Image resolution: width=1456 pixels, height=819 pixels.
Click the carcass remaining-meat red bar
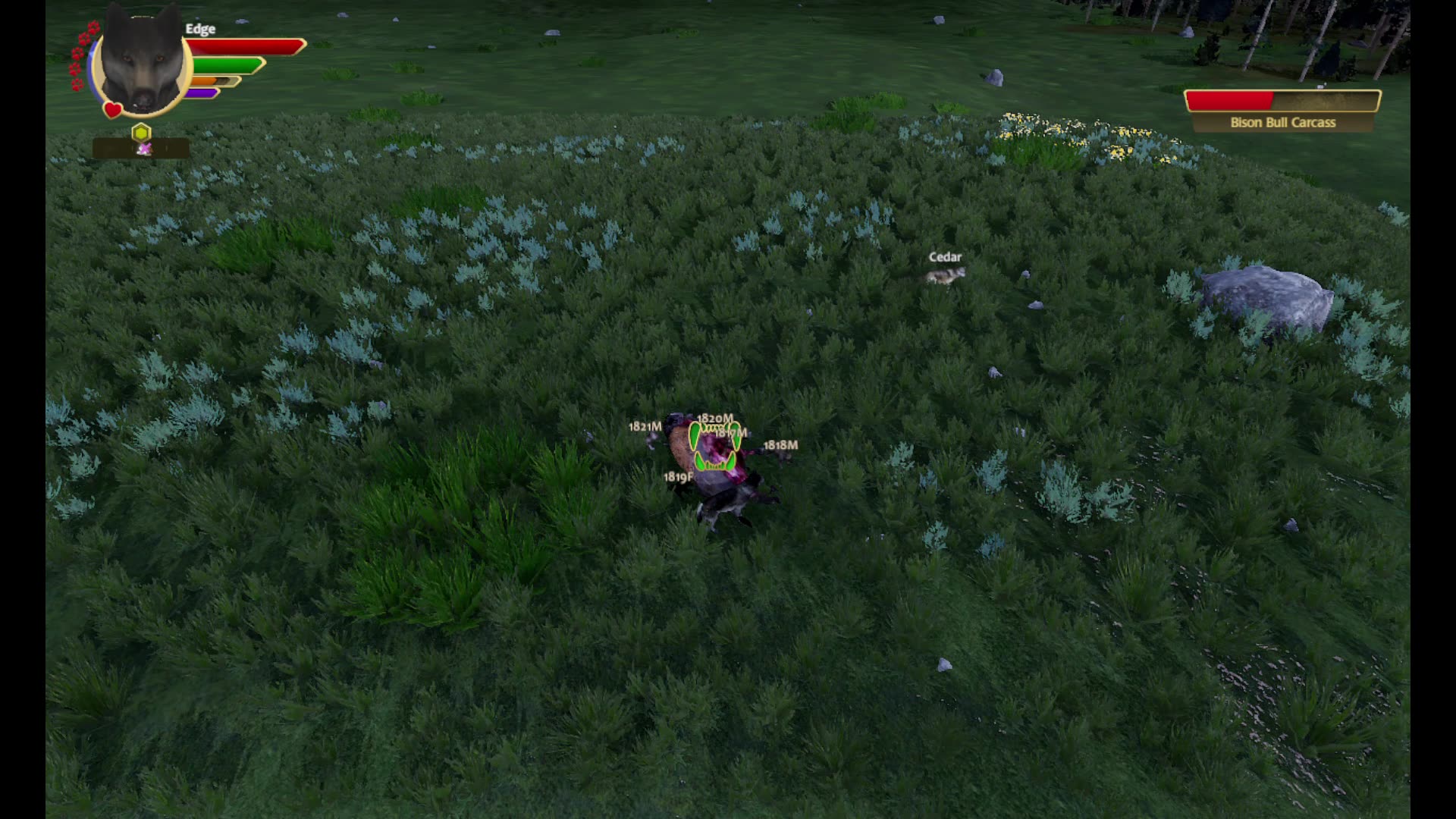[x=1228, y=100]
